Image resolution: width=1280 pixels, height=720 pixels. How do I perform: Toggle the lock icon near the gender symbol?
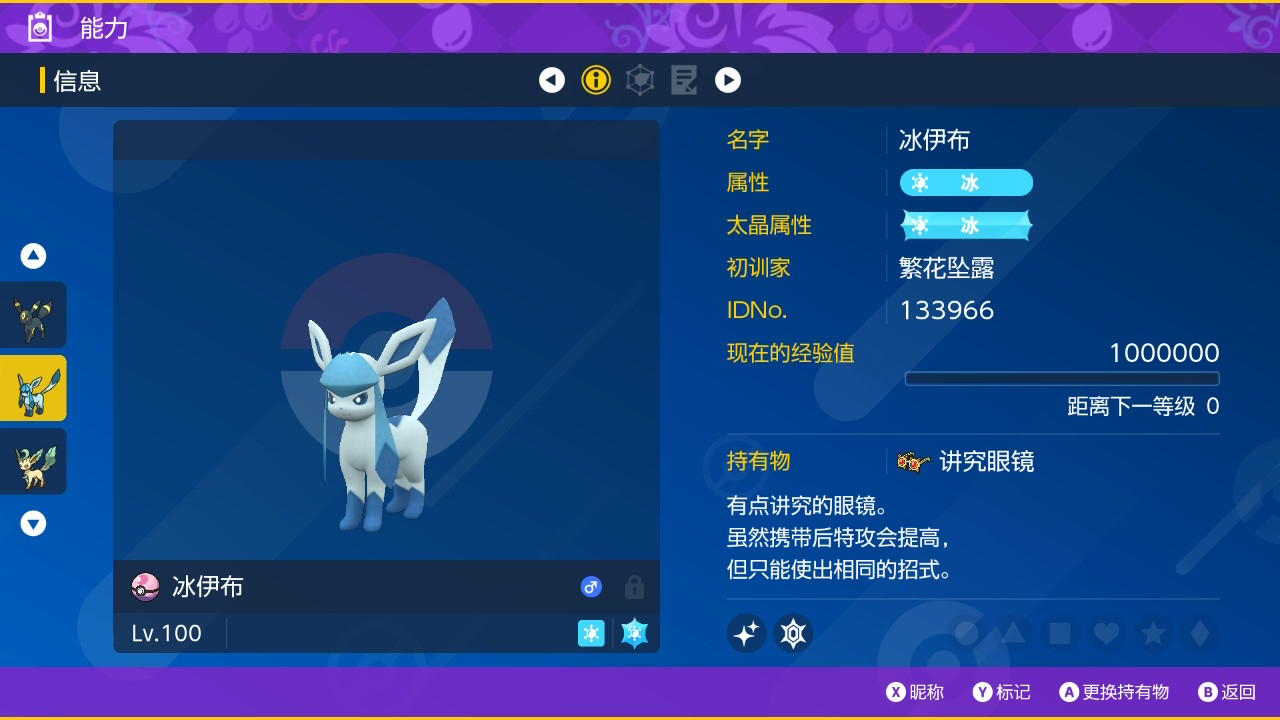tap(634, 587)
